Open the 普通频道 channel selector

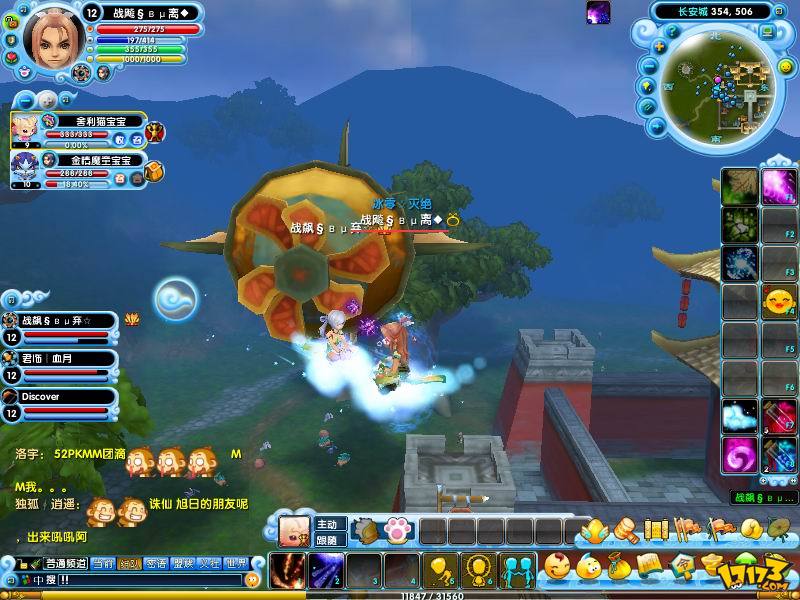[64, 563]
